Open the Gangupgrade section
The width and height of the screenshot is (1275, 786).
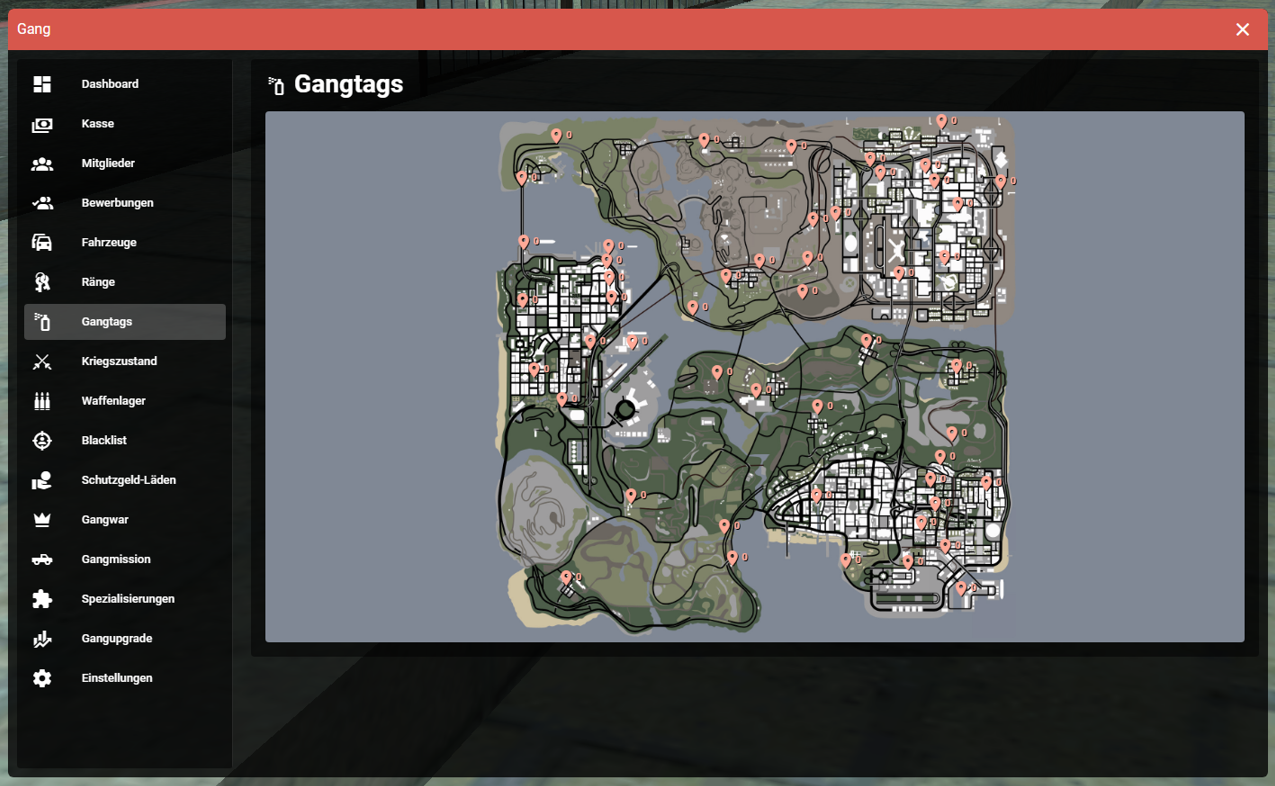(117, 639)
